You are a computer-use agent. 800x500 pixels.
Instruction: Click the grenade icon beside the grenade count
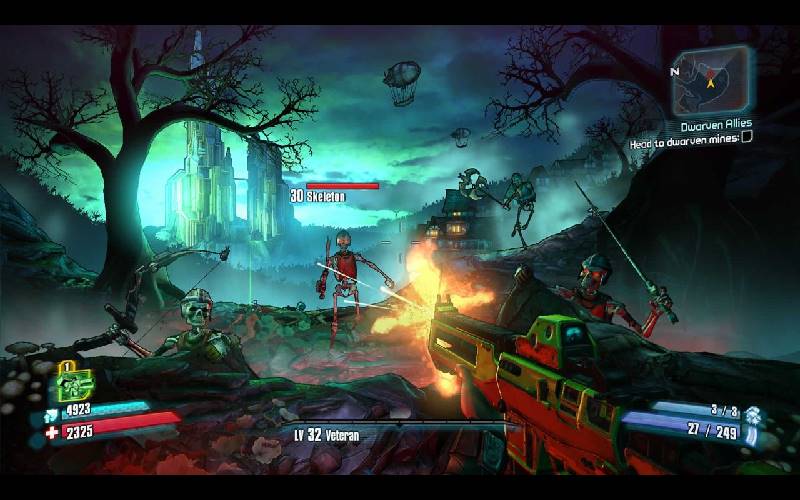(753, 413)
